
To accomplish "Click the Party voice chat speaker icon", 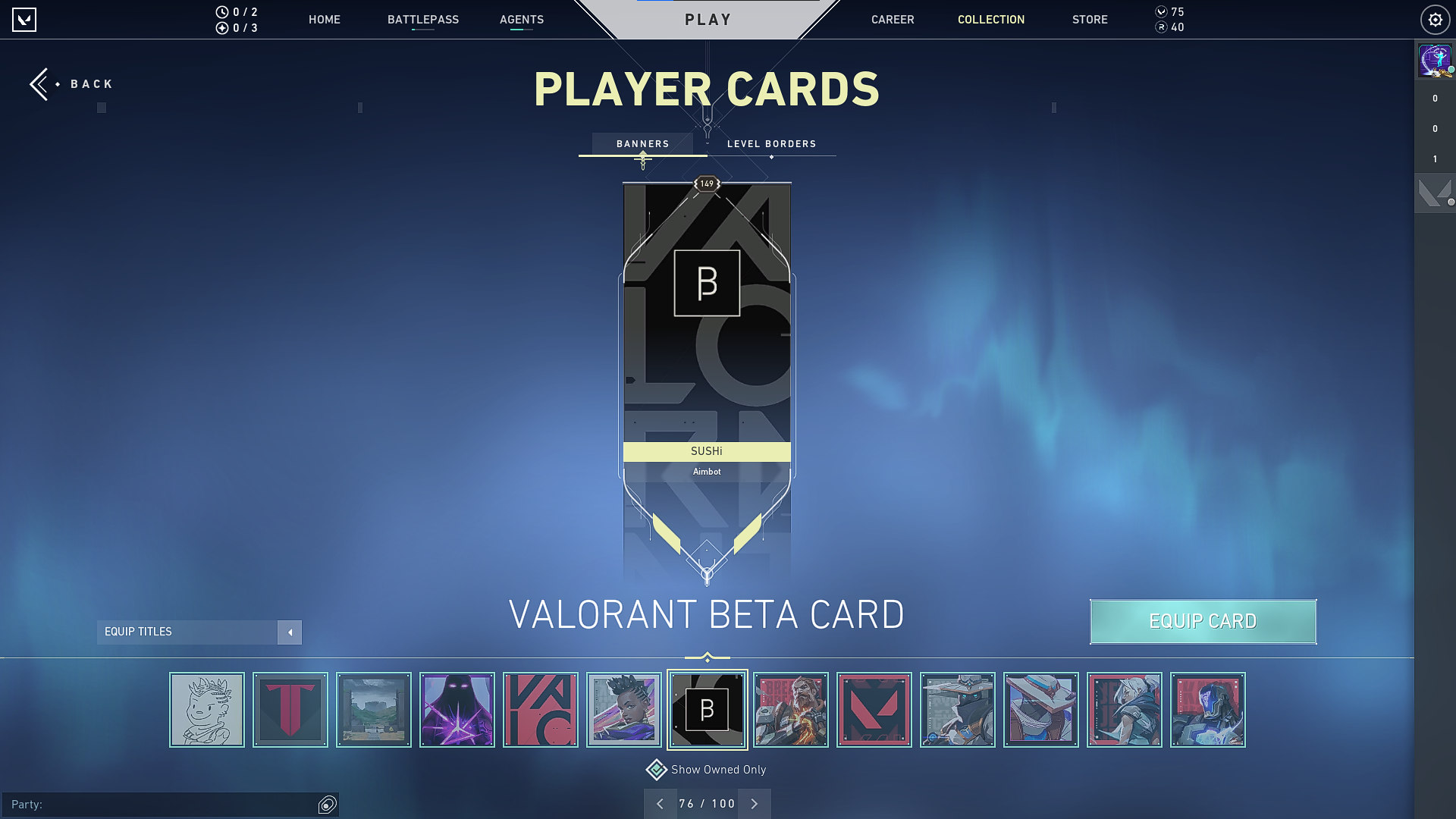I will pyautogui.click(x=327, y=805).
